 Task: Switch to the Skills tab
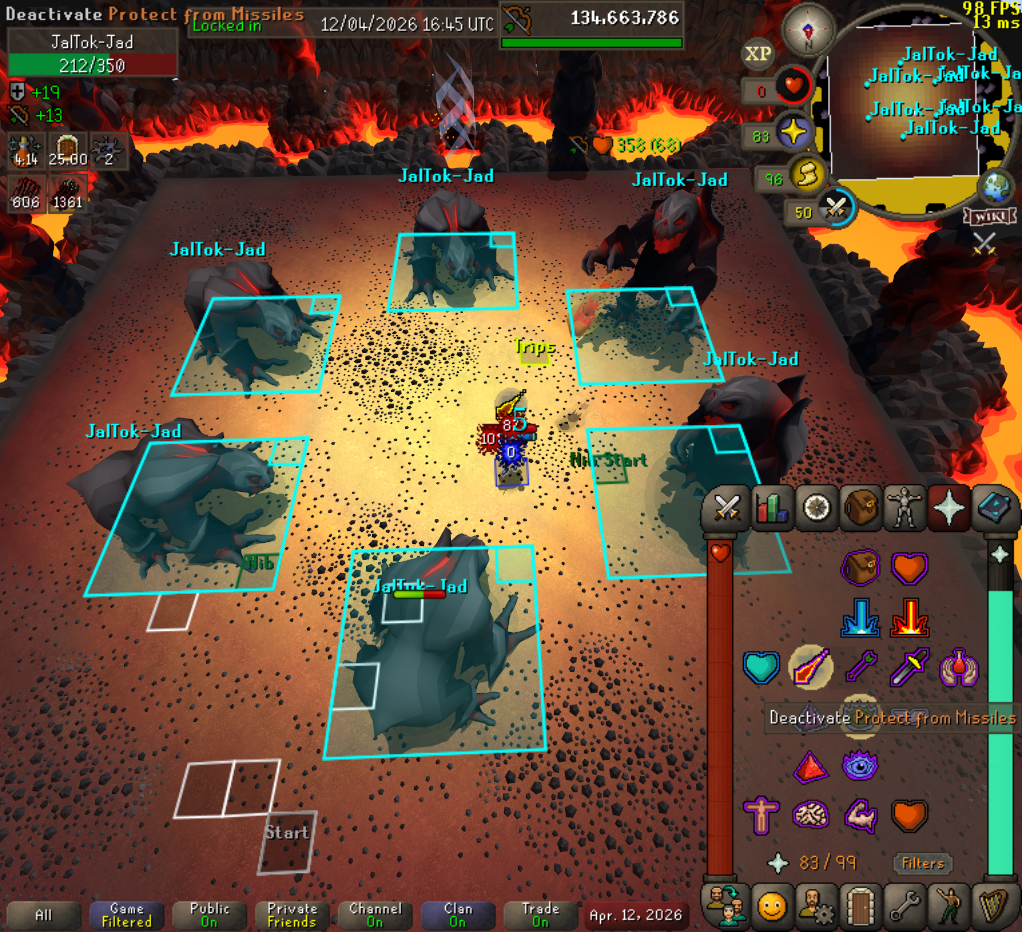[771, 508]
